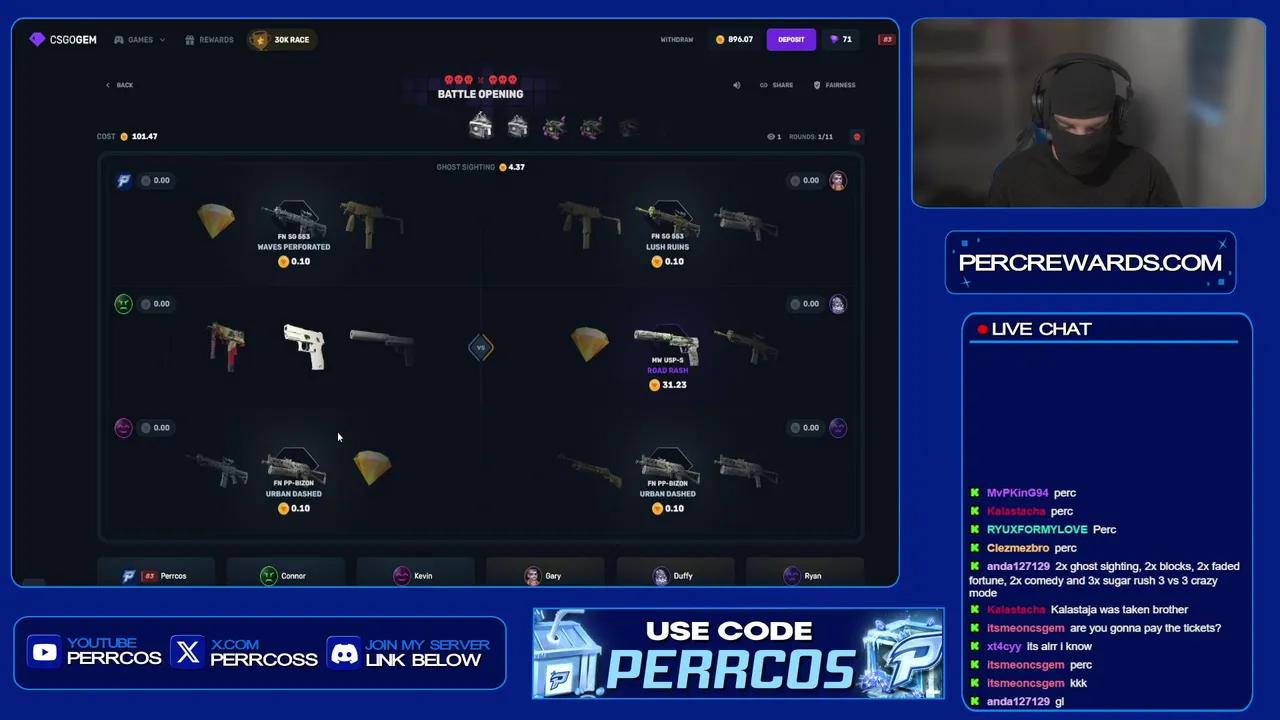Image resolution: width=1280 pixels, height=720 pixels.
Task: Click the WITHDRAW link
Action: (x=676, y=39)
